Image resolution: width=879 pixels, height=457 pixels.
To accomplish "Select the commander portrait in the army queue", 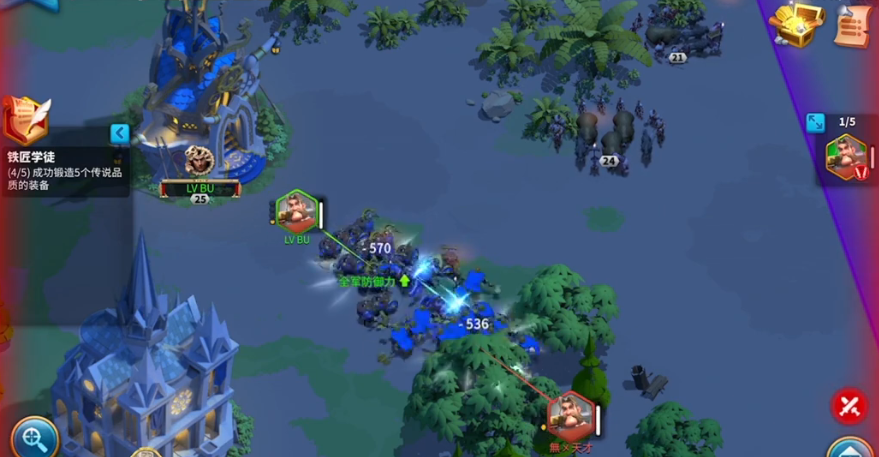I will point(846,157).
